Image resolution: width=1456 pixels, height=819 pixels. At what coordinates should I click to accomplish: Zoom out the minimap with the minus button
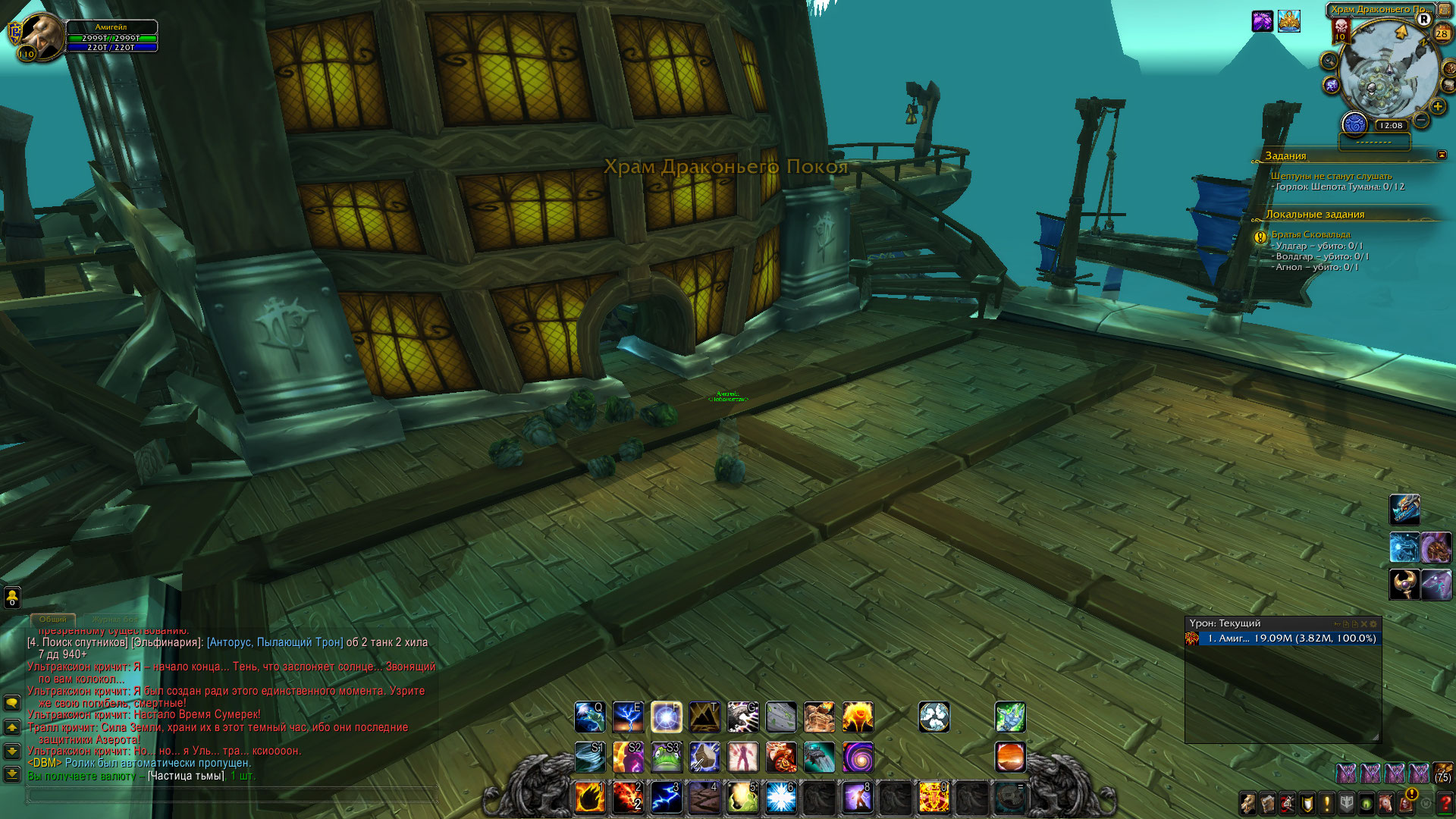pyautogui.click(x=1421, y=120)
